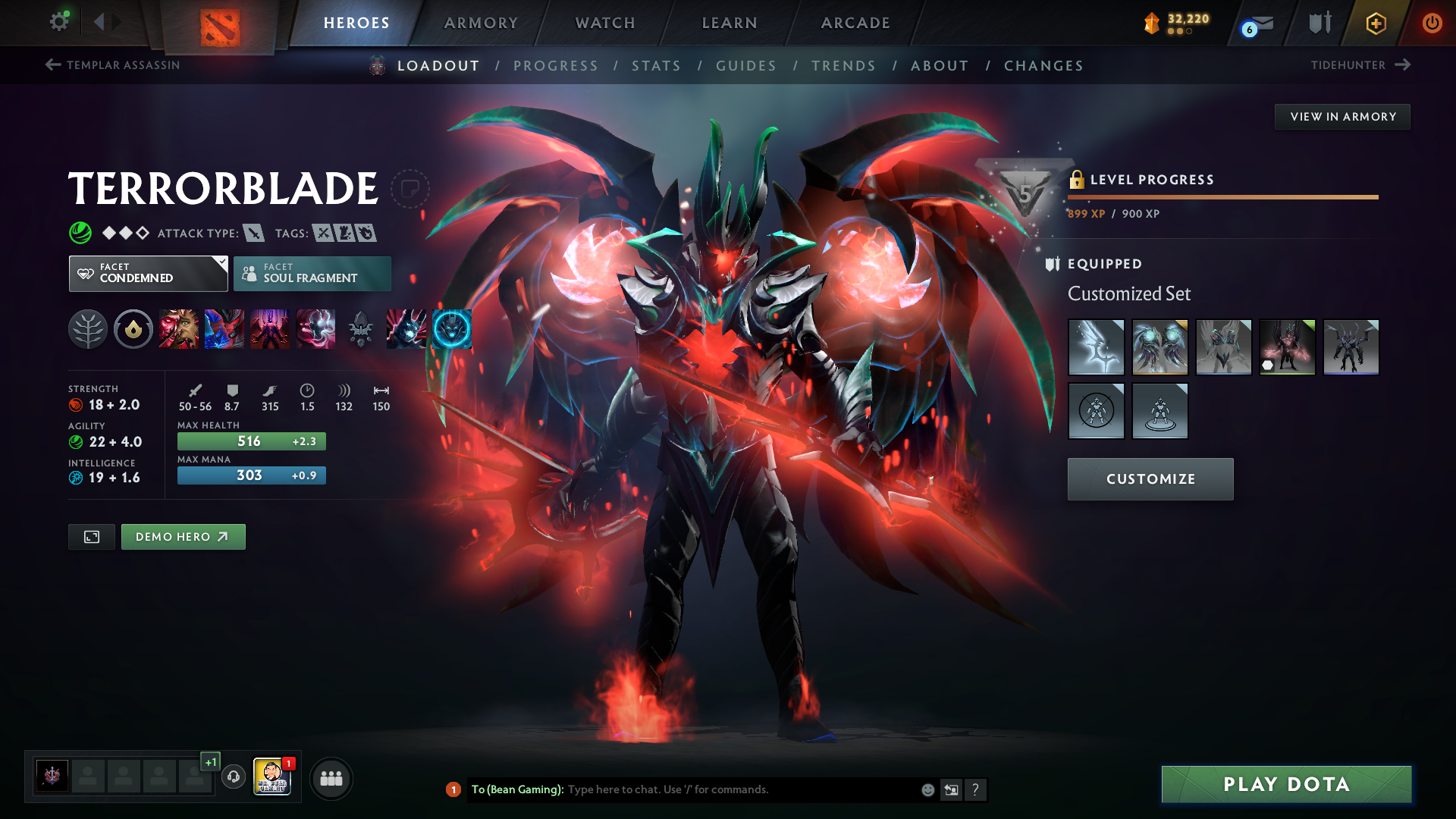Click the chat input field
The width and height of the screenshot is (1456, 819).
coord(739,789)
